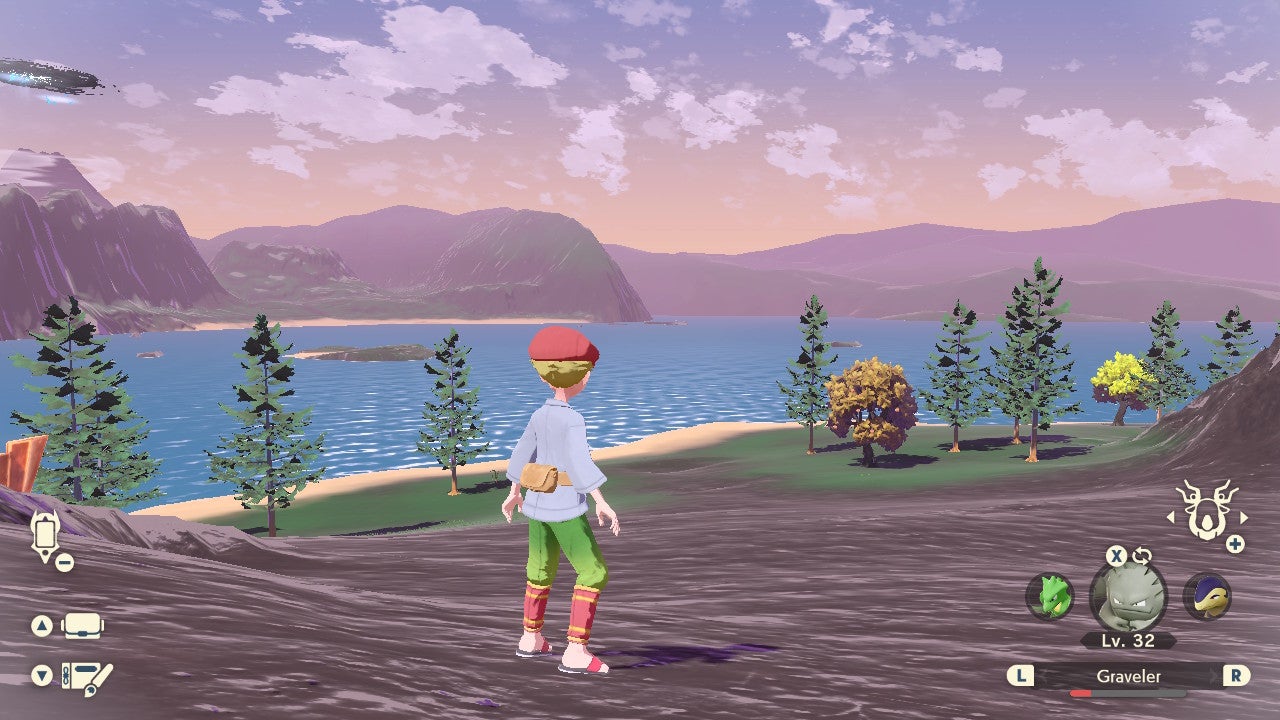Image resolution: width=1280 pixels, height=720 pixels.
Task: Select Scyther's party icon
Action: click(1048, 597)
